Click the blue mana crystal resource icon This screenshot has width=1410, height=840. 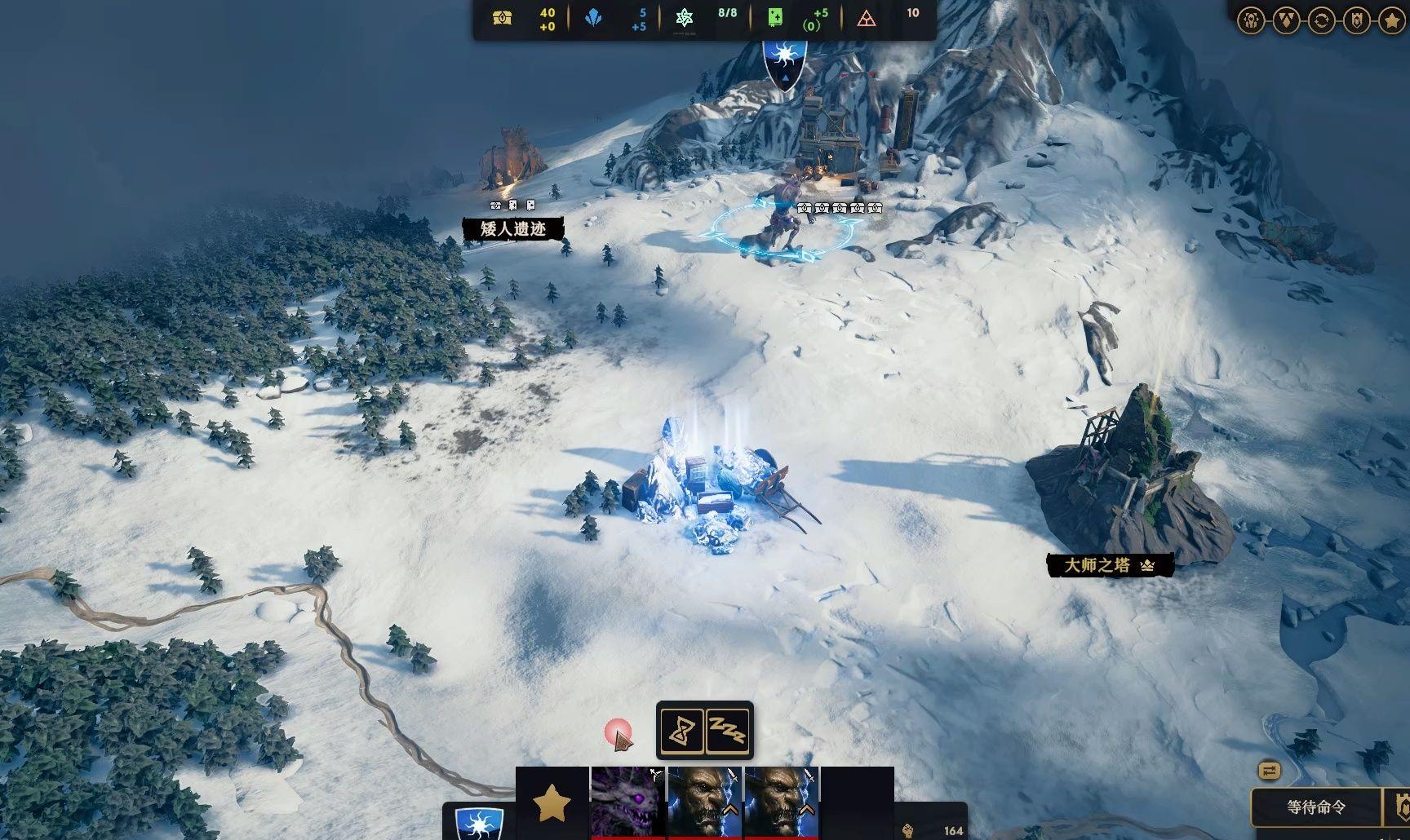pos(593,19)
